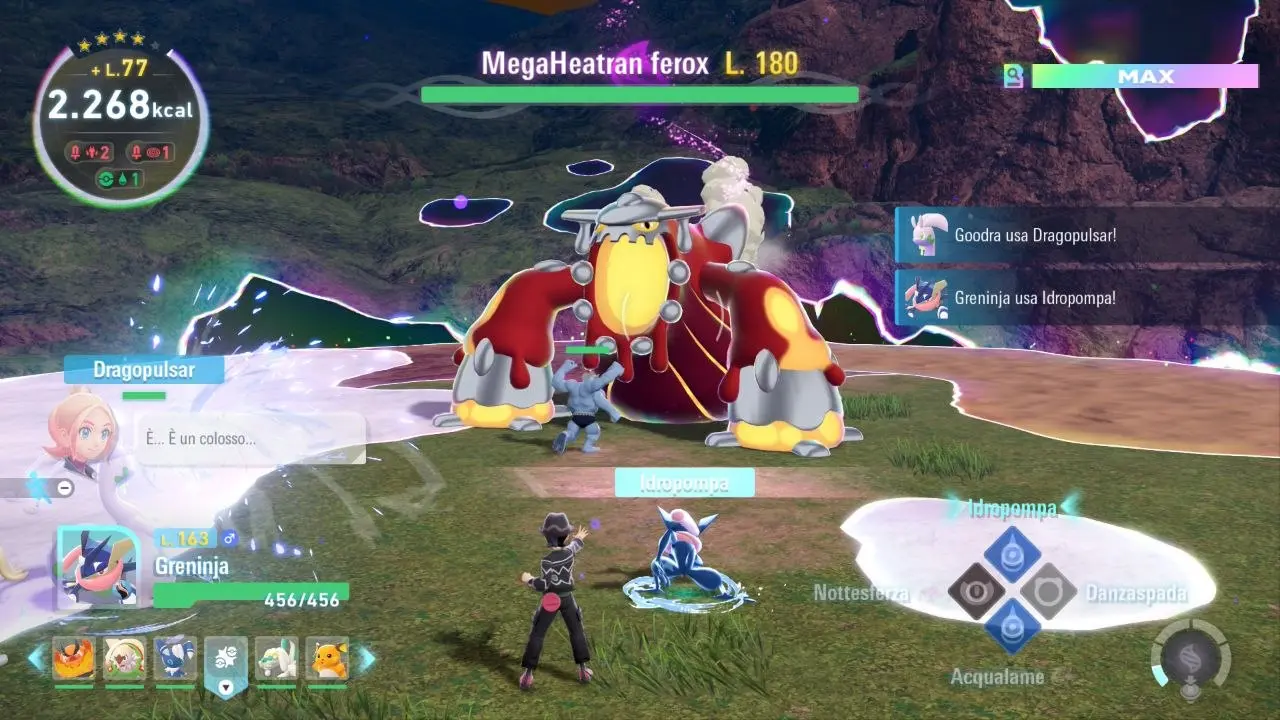This screenshot has width=1280, height=720.
Task: Open Greninja's portrait panel
Action: point(97,567)
